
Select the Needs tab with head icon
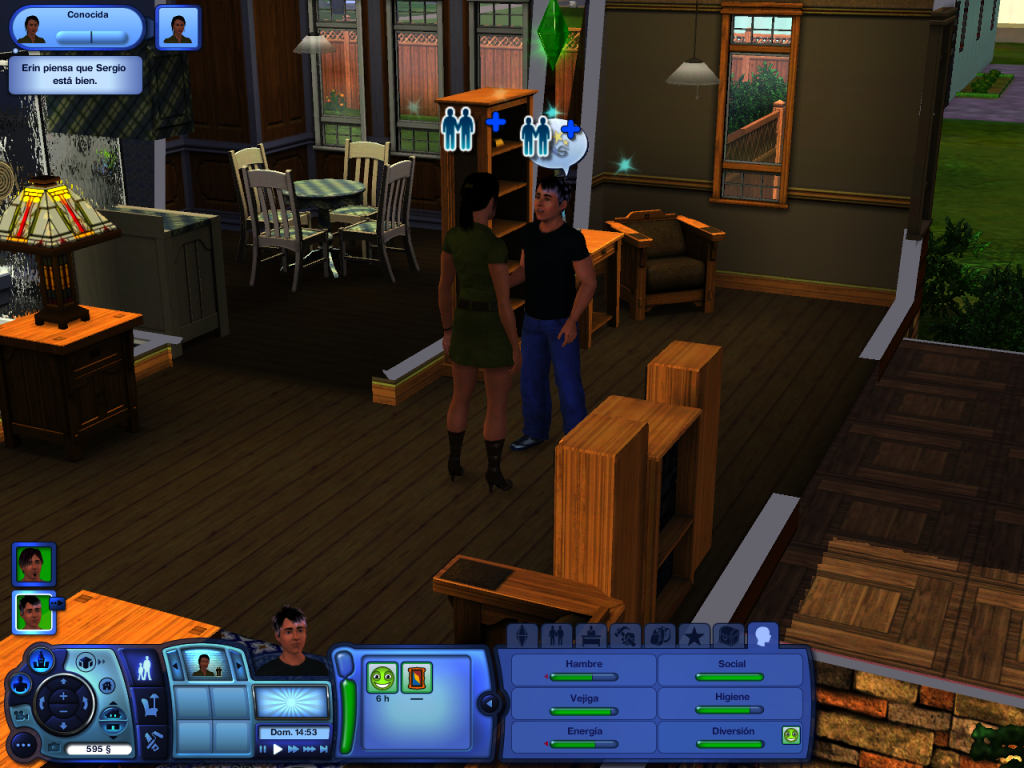coord(764,636)
